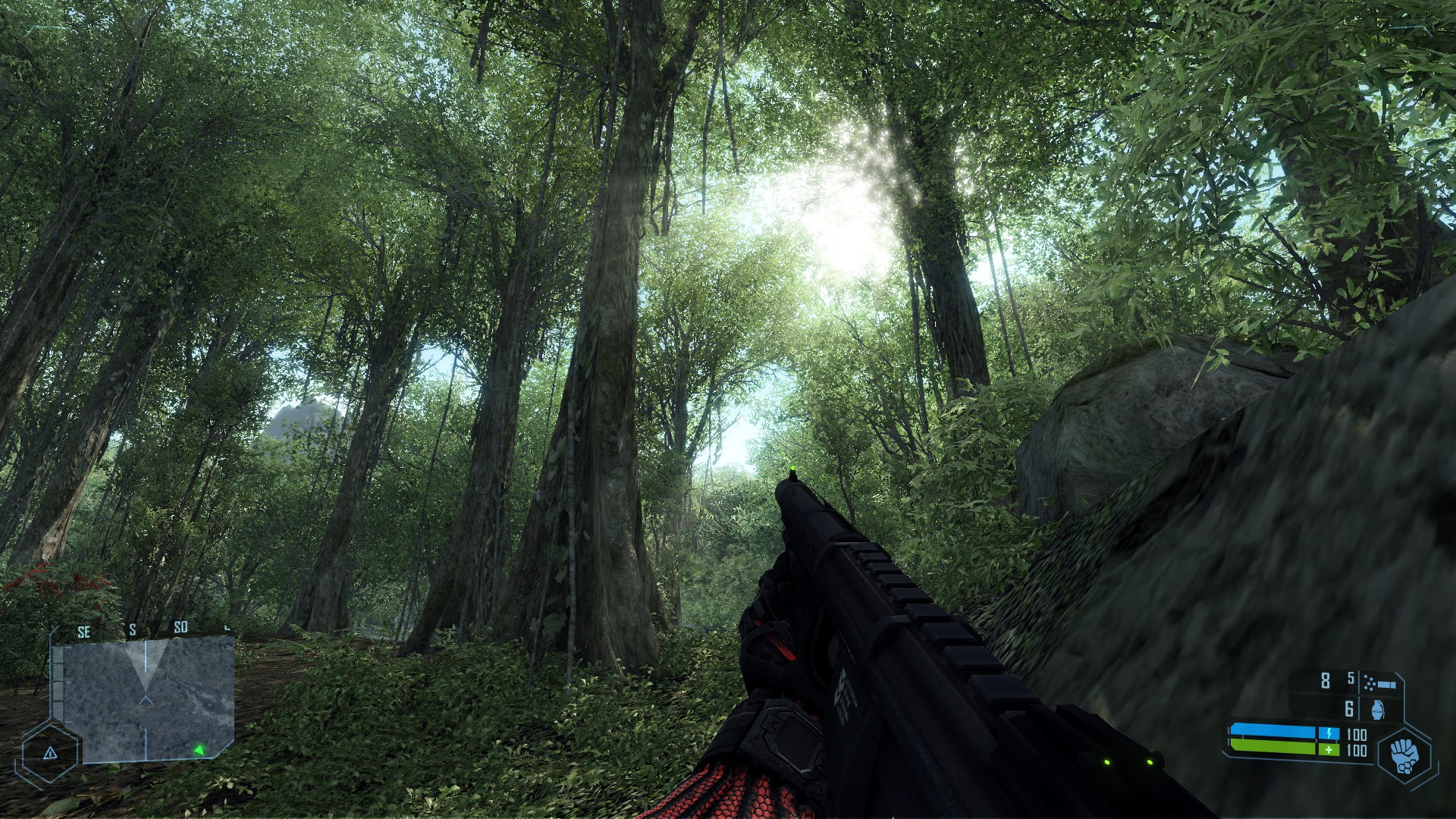The image size is (1456, 819).
Task: Select the grenade icon
Action: tap(1378, 709)
